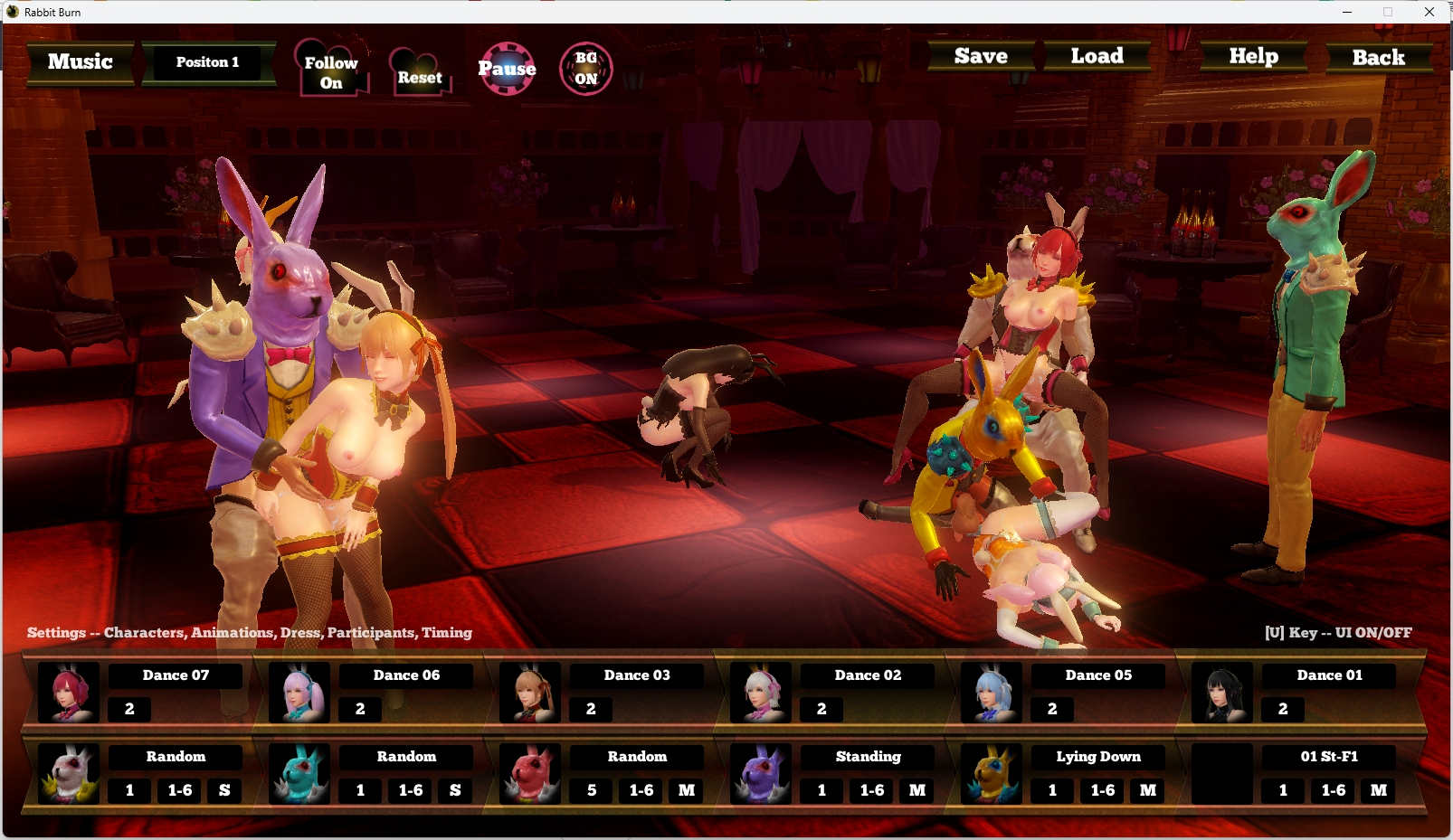
Task: Load a saved scene
Action: pyautogui.click(x=1097, y=56)
